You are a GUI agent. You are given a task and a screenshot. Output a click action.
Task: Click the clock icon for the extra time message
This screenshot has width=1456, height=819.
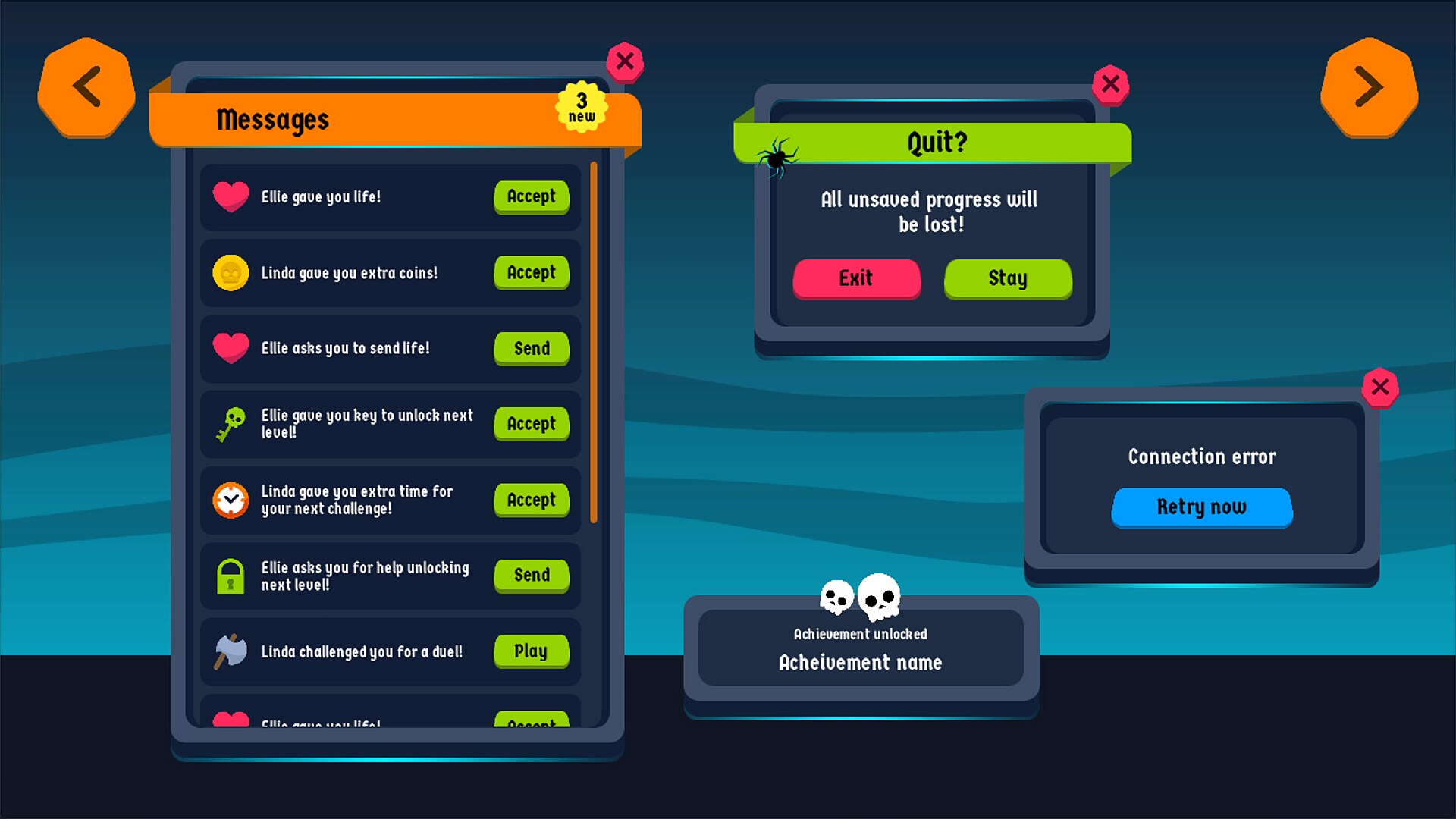tap(231, 500)
